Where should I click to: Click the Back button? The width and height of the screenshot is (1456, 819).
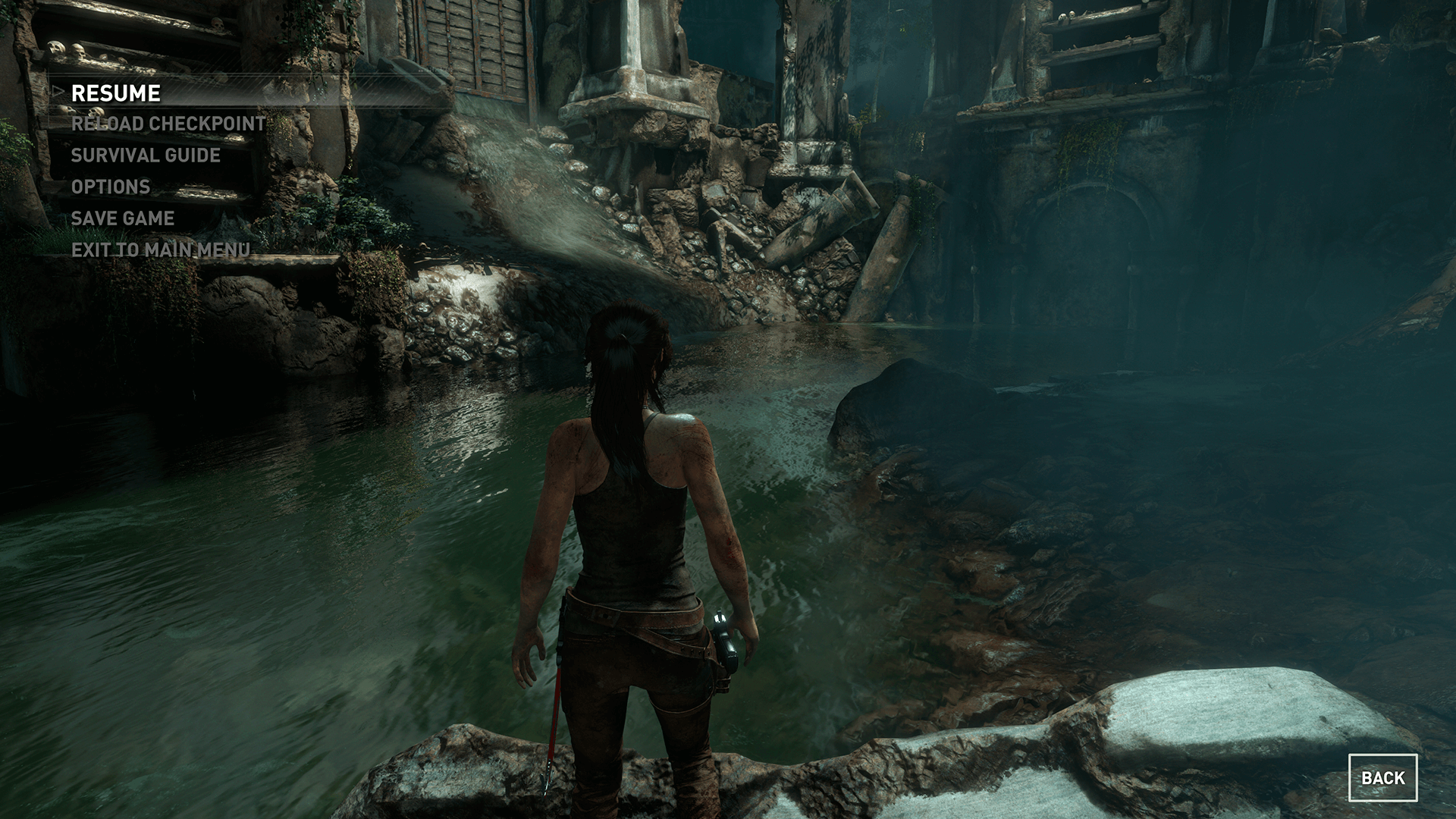click(x=1382, y=778)
